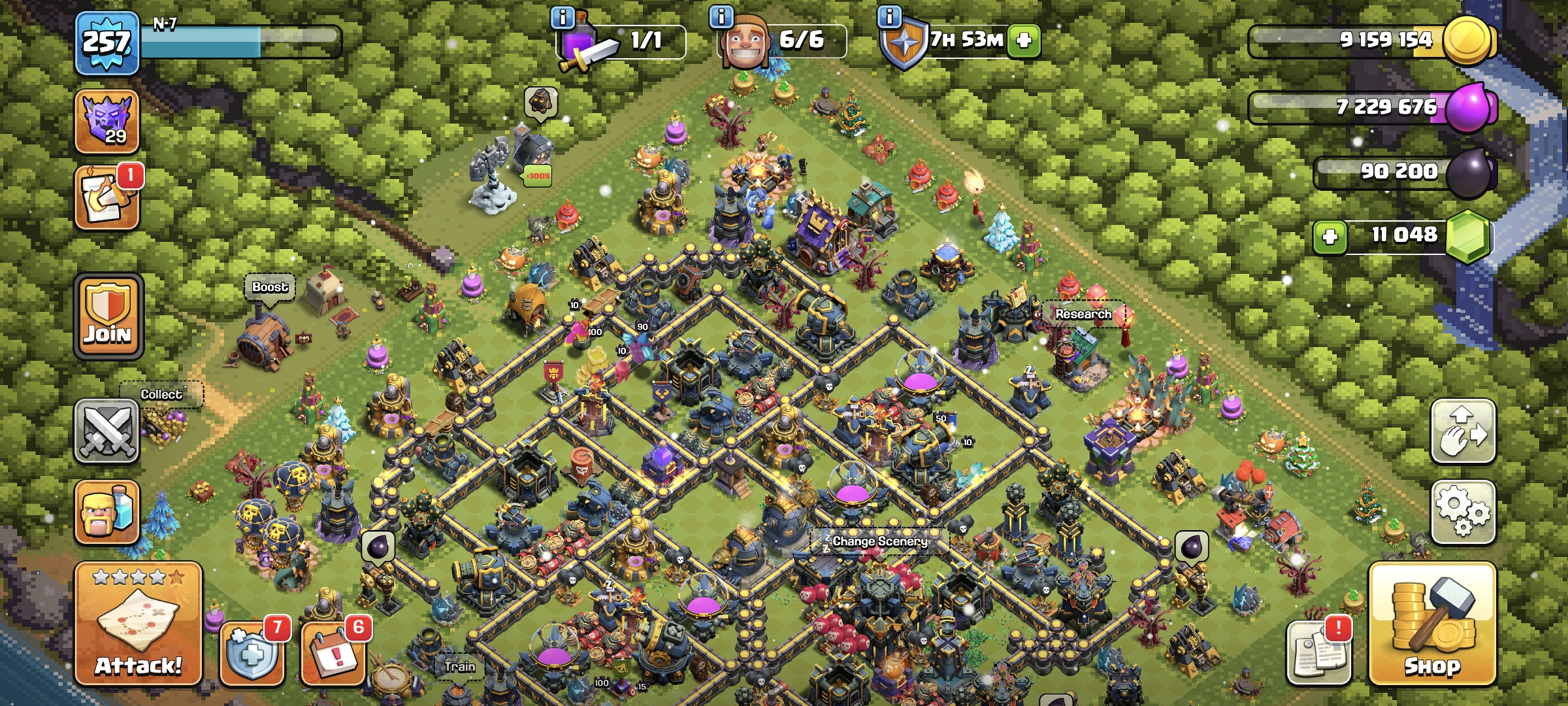This screenshot has width=1568, height=706.
Task: Tap the Research label above laboratory
Action: click(x=1083, y=314)
